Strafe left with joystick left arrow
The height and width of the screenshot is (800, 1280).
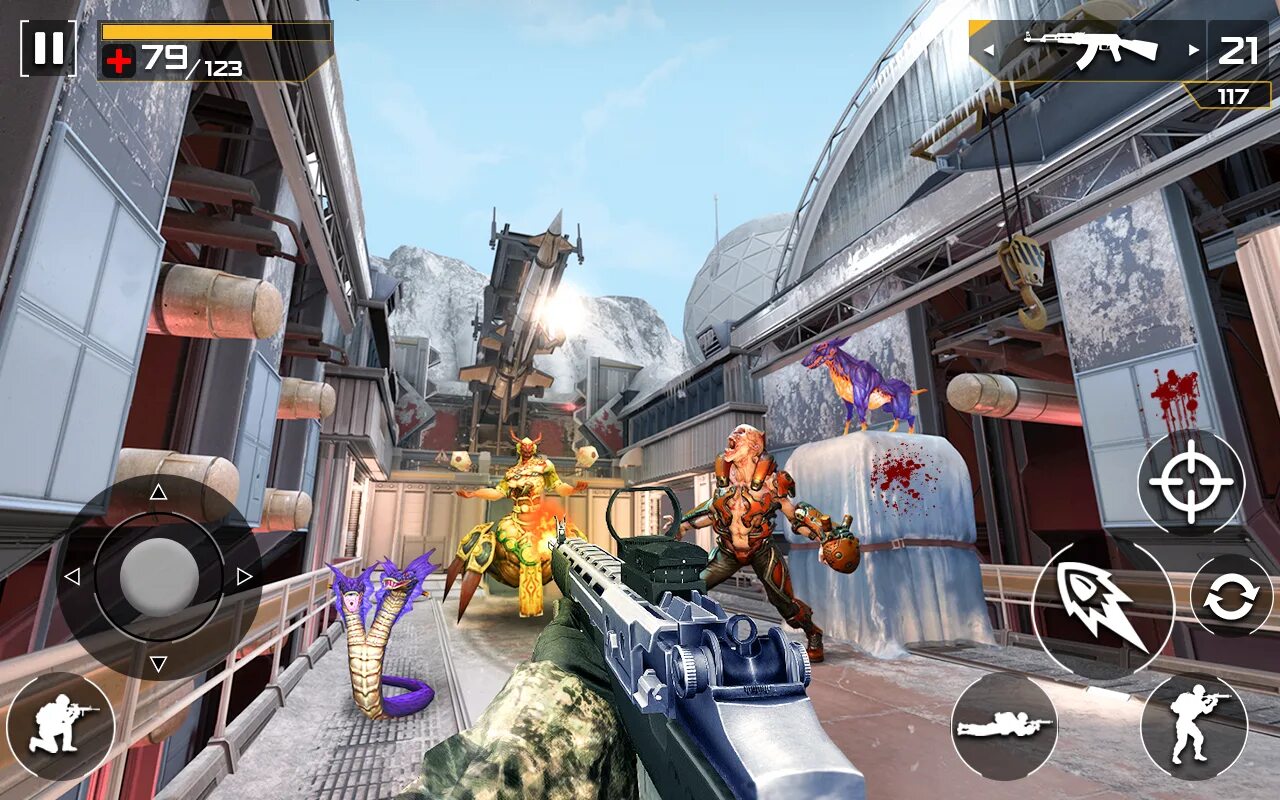pos(72,577)
